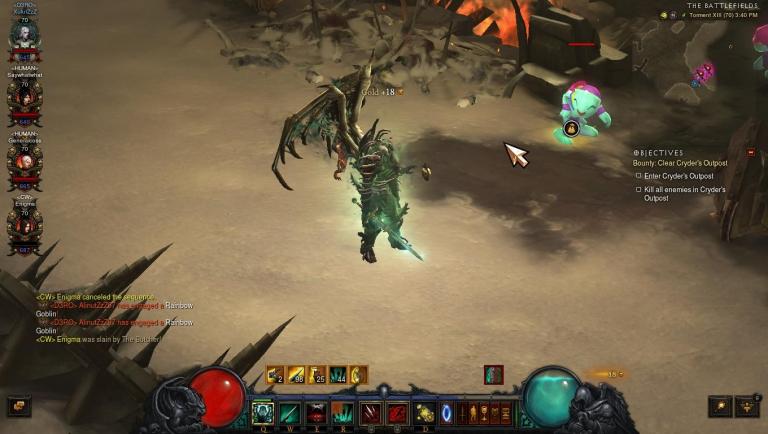Activate the blue Town Portal icon
The width and height of the screenshot is (768, 434).
click(x=447, y=412)
